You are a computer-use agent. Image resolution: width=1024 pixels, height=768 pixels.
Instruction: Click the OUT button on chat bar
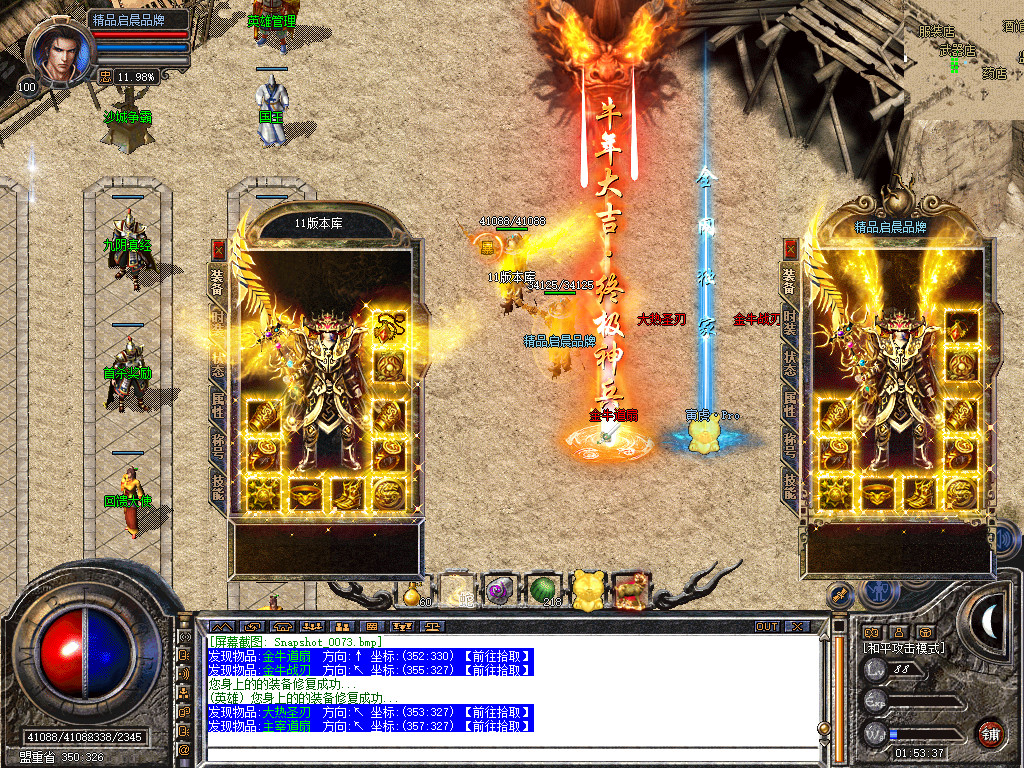[766, 626]
